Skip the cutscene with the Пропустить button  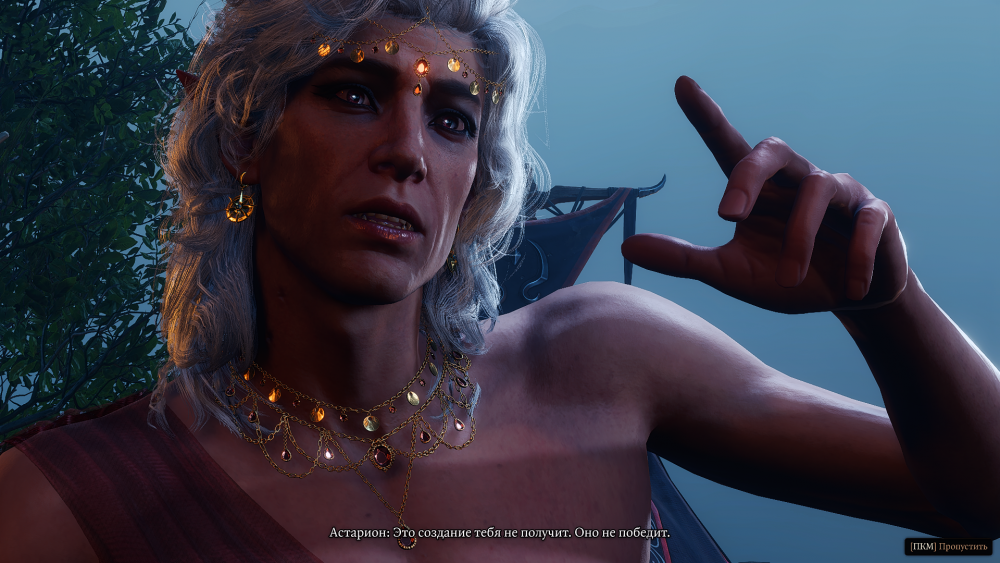tap(949, 546)
